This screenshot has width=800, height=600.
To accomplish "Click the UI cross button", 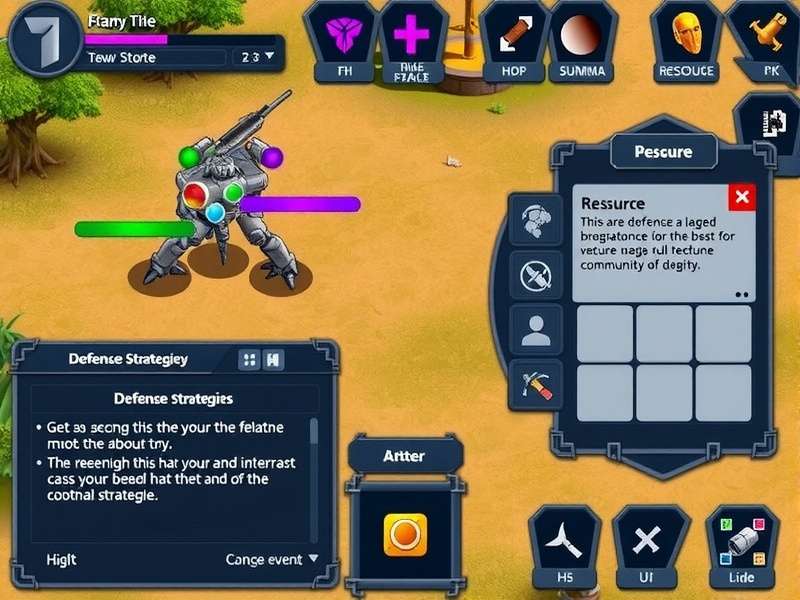I will click(648, 546).
